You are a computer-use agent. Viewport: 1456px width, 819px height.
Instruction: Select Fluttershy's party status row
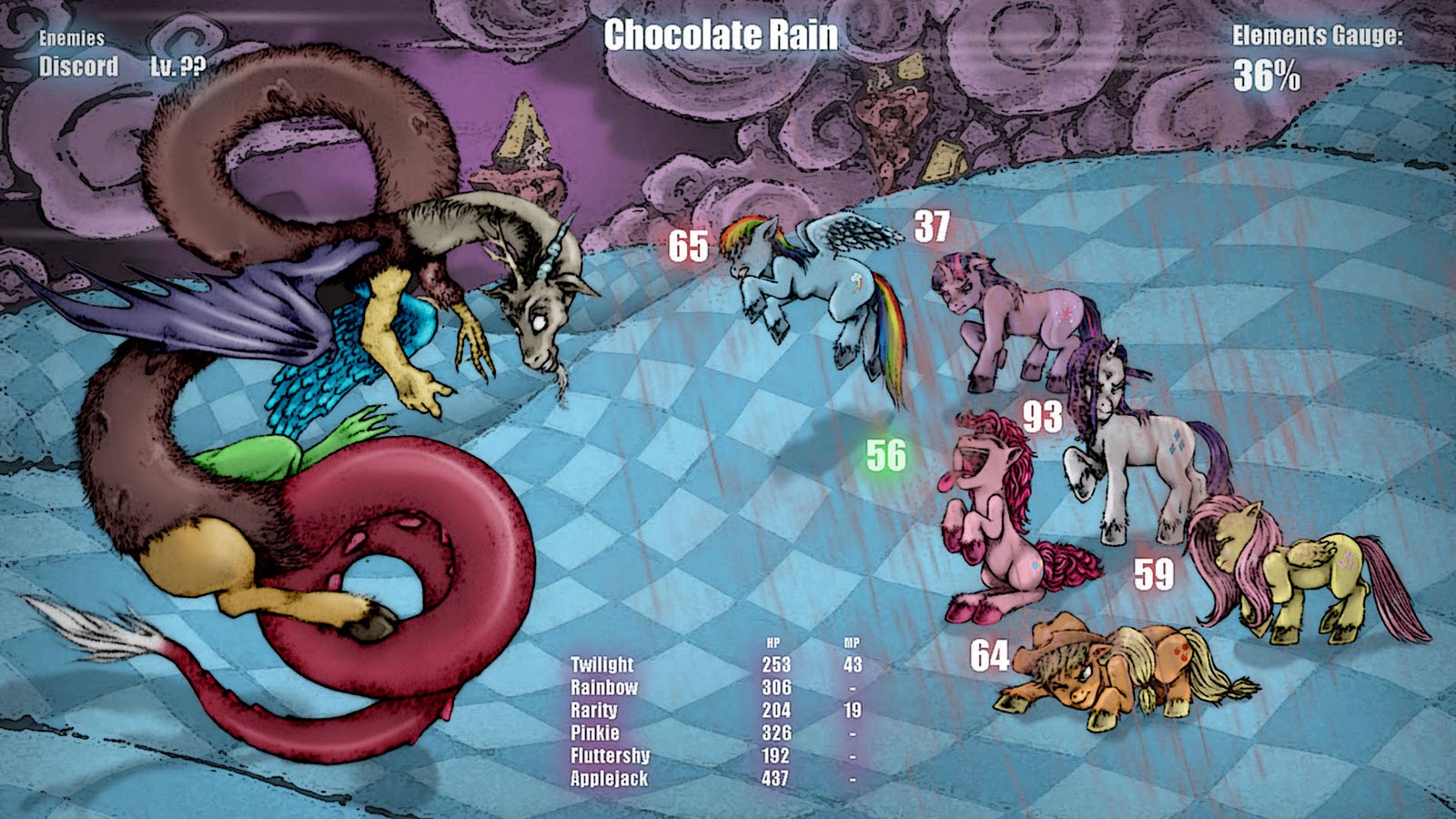click(x=611, y=756)
